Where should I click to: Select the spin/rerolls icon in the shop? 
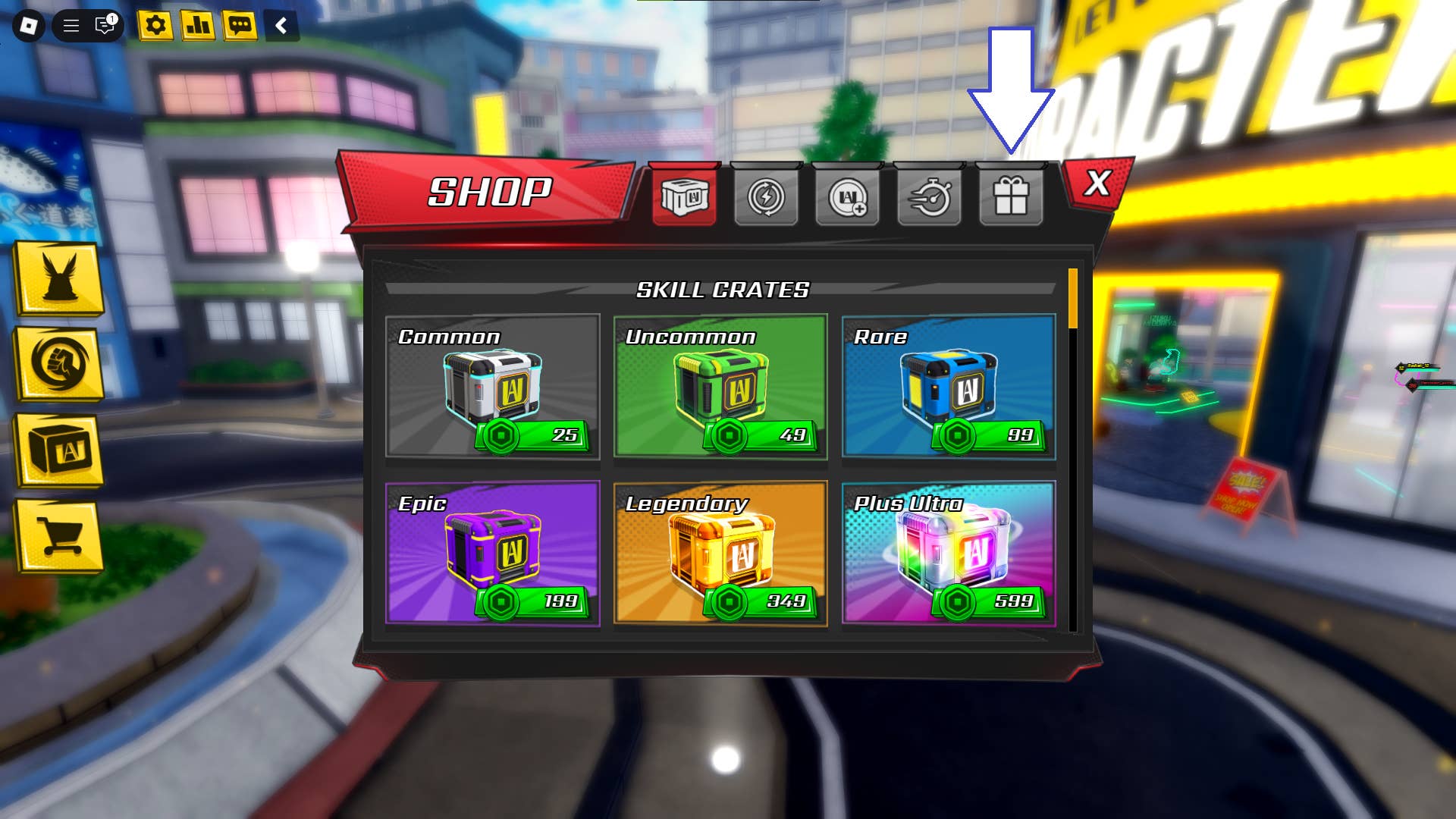pos(767,199)
